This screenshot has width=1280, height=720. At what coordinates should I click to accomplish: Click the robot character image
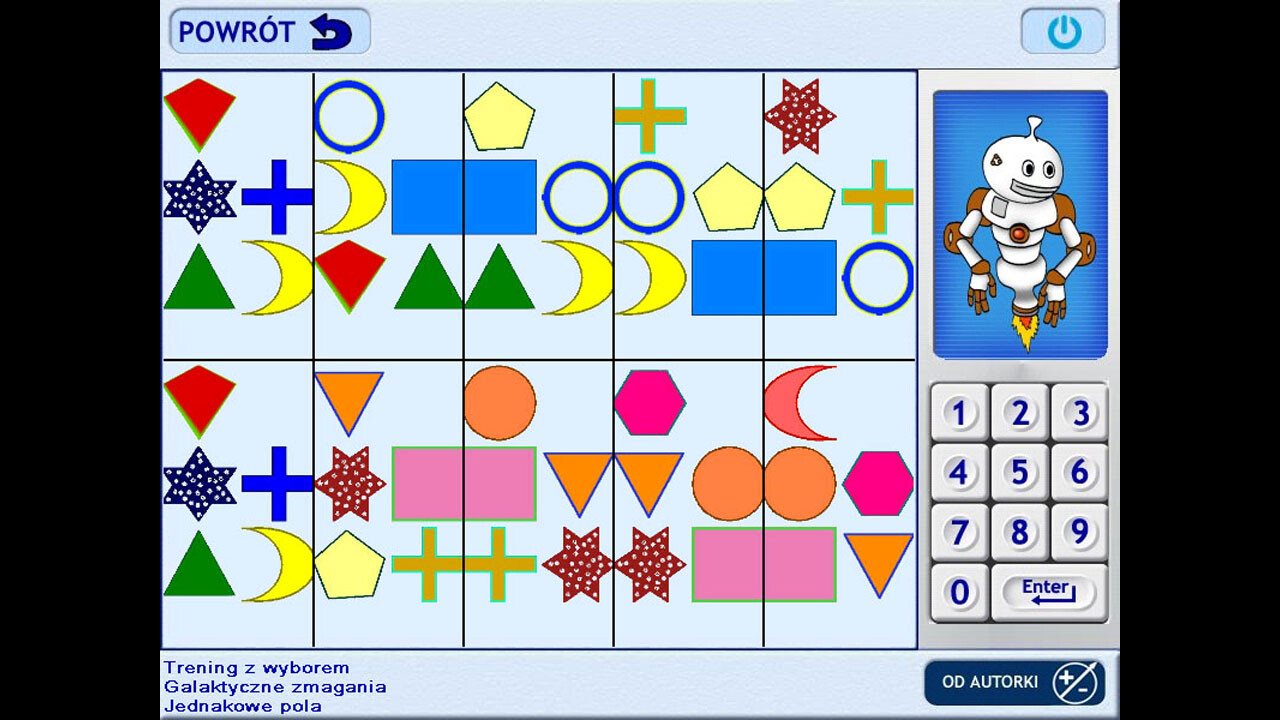pos(1018,220)
